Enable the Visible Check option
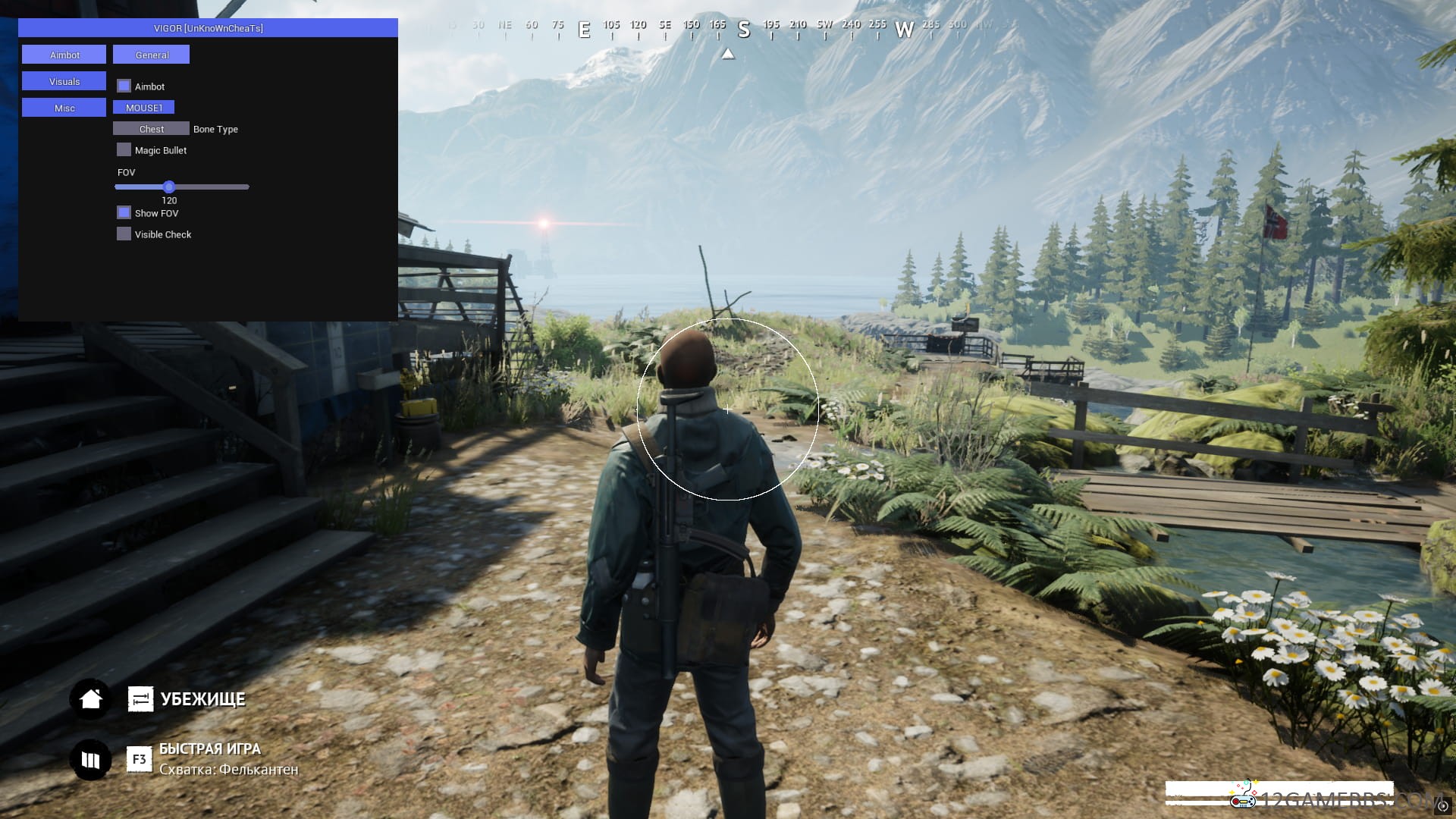Image resolution: width=1456 pixels, height=819 pixels. [x=124, y=234]
